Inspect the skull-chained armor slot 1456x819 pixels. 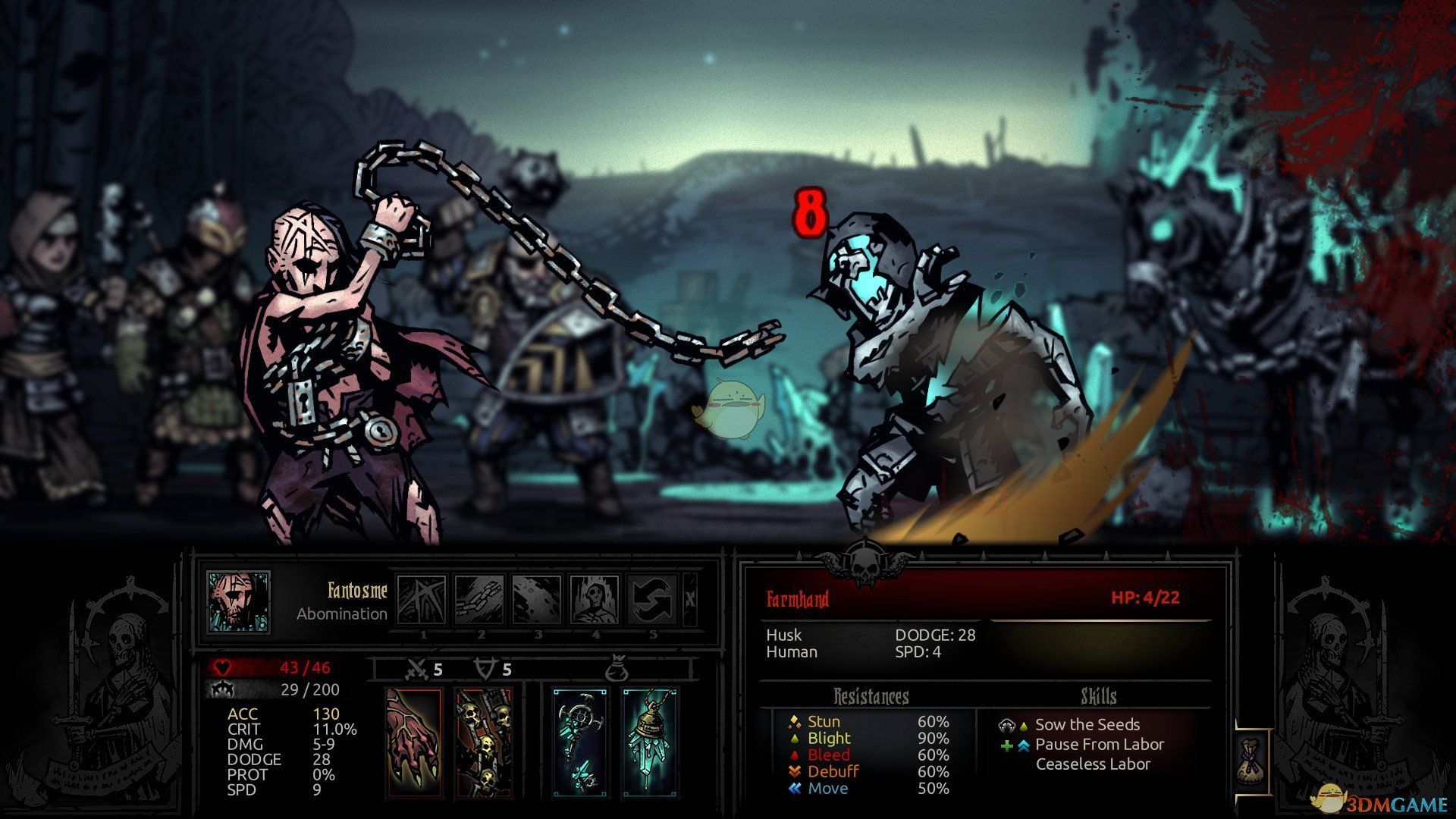point(483,742)
